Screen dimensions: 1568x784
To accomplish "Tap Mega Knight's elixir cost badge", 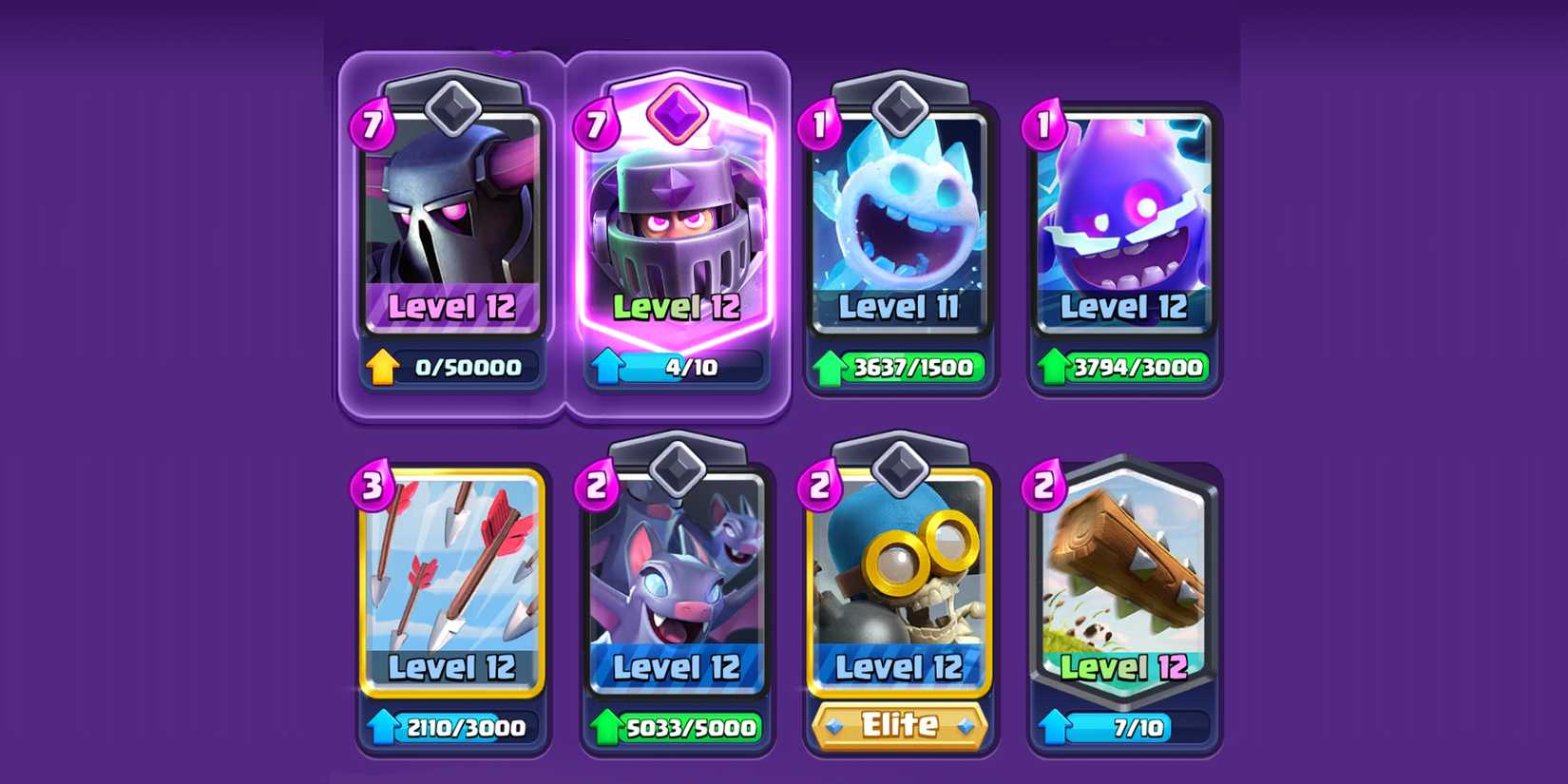I will (599, 124).
